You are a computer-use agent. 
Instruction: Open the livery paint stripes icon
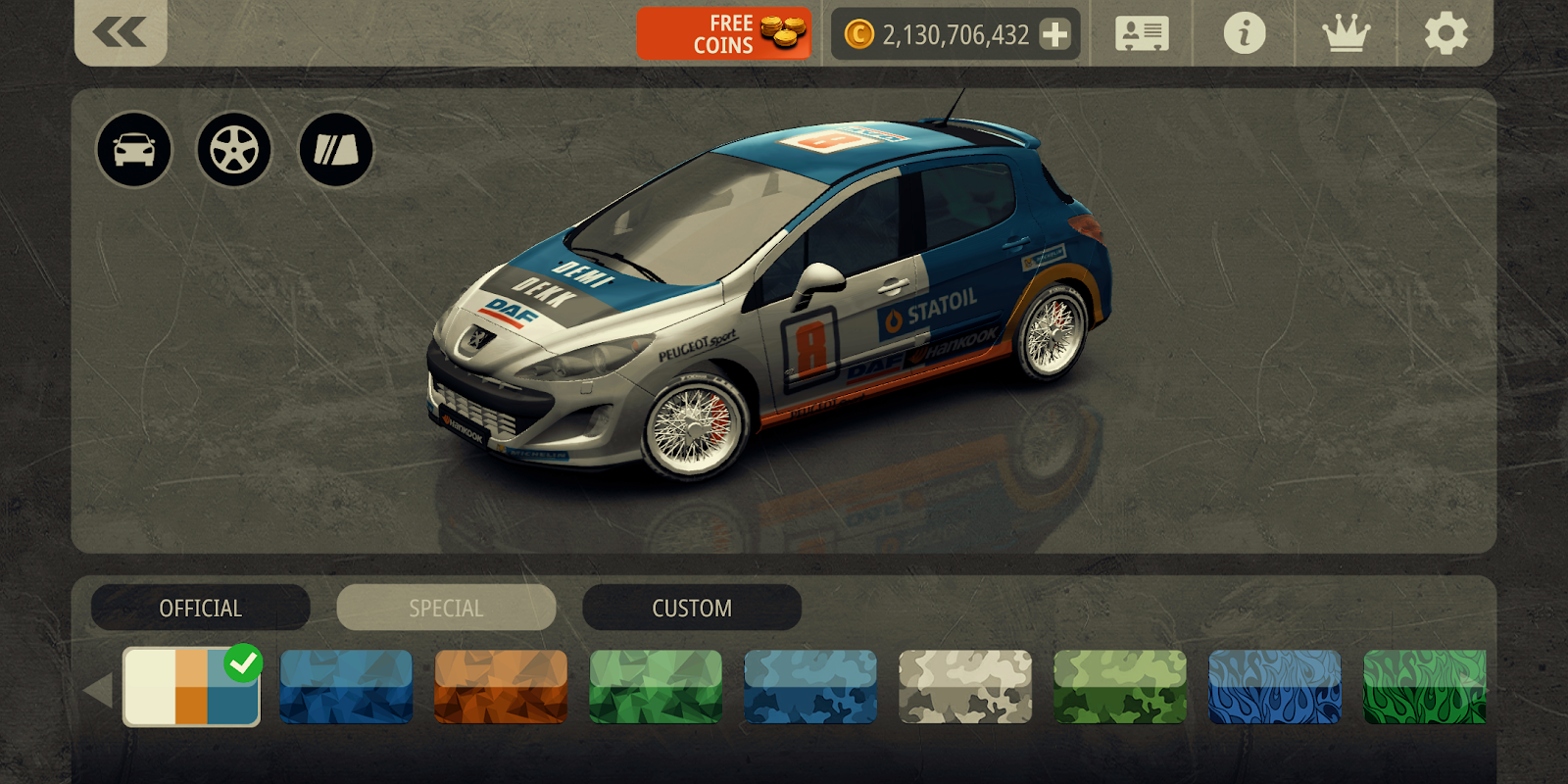click(x=335, y=150)
